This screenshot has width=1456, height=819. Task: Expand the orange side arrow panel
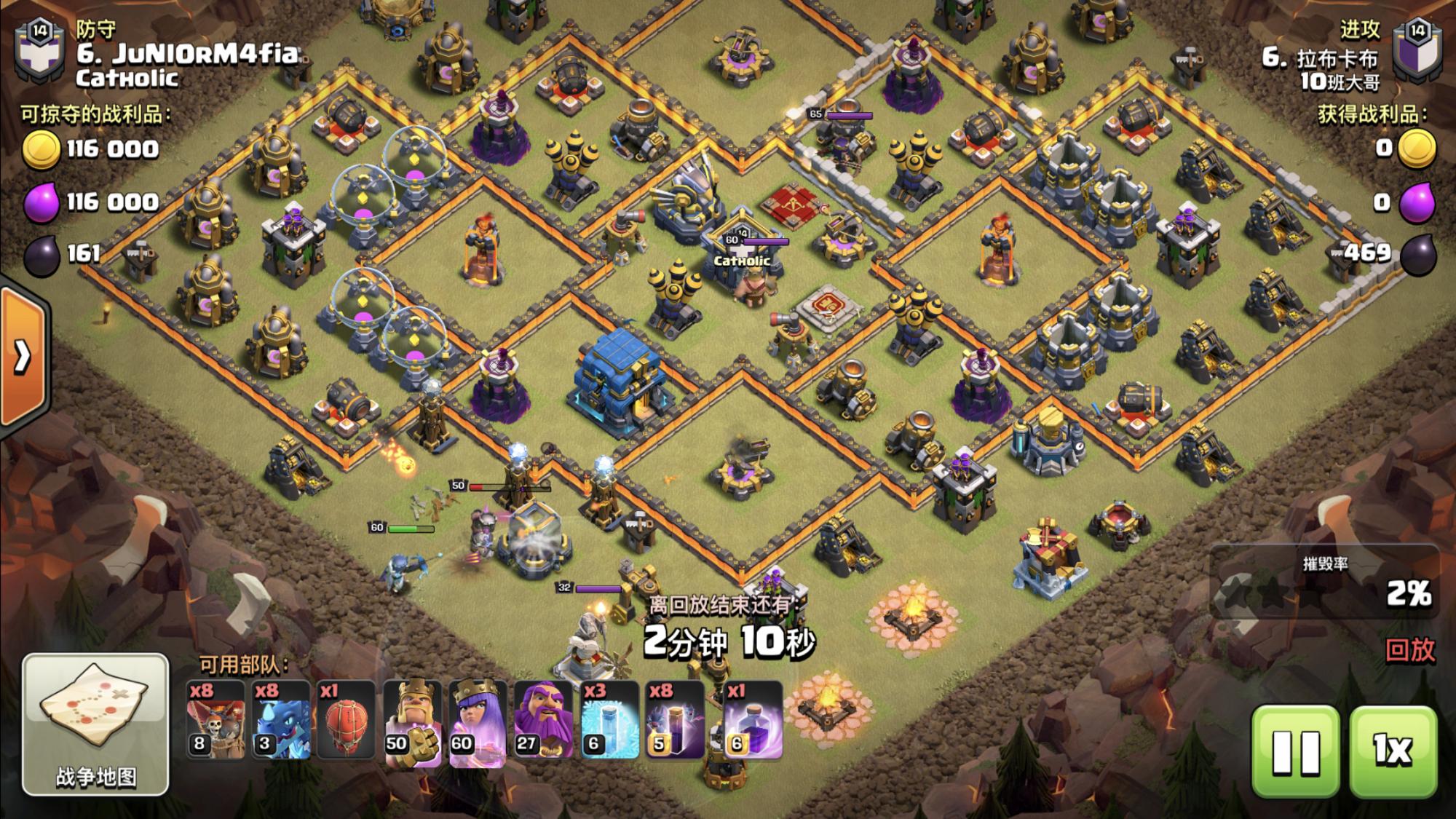(x=23, y=357)
